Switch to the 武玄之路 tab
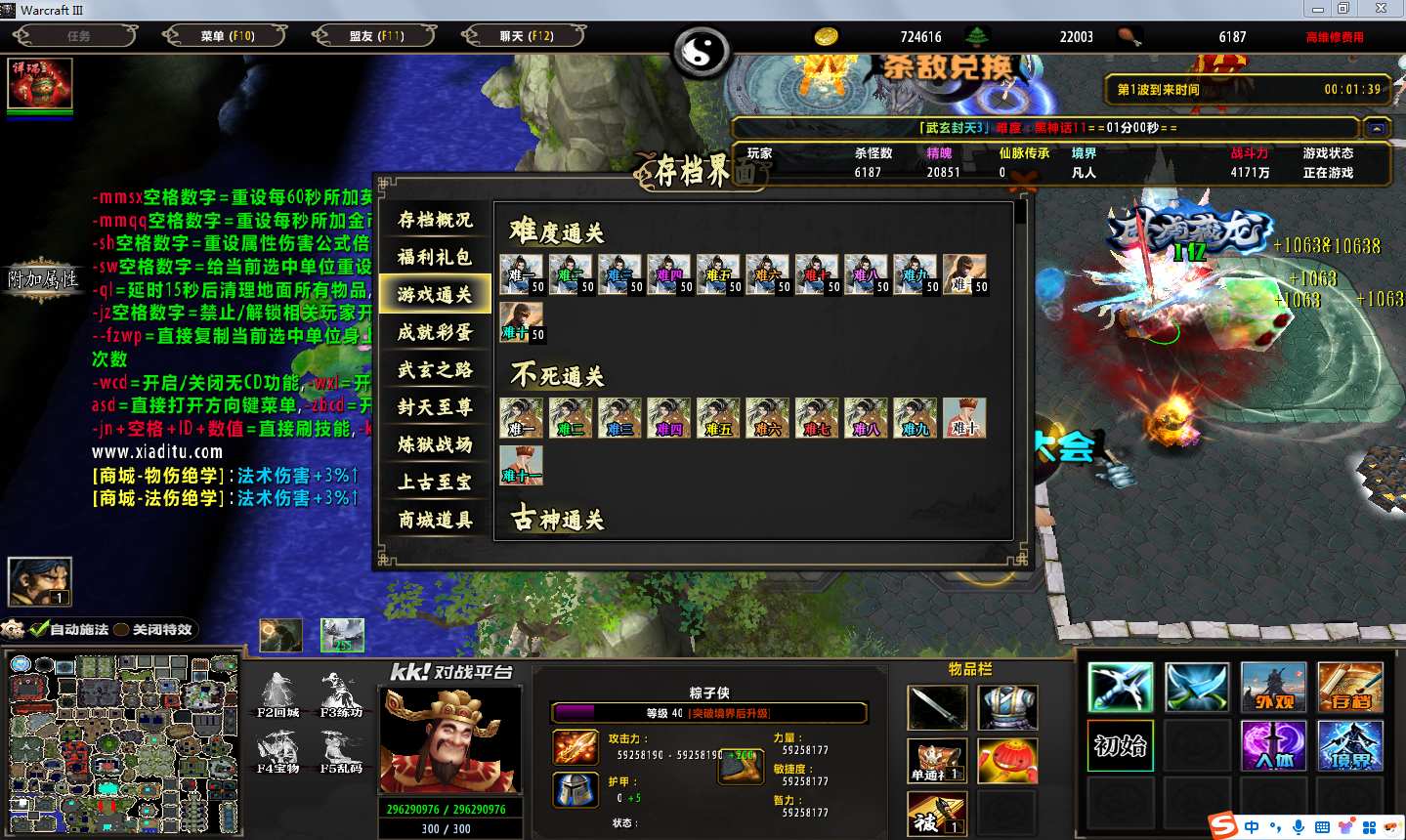The width and height of the screenshot is (1406, 840). 435,369
